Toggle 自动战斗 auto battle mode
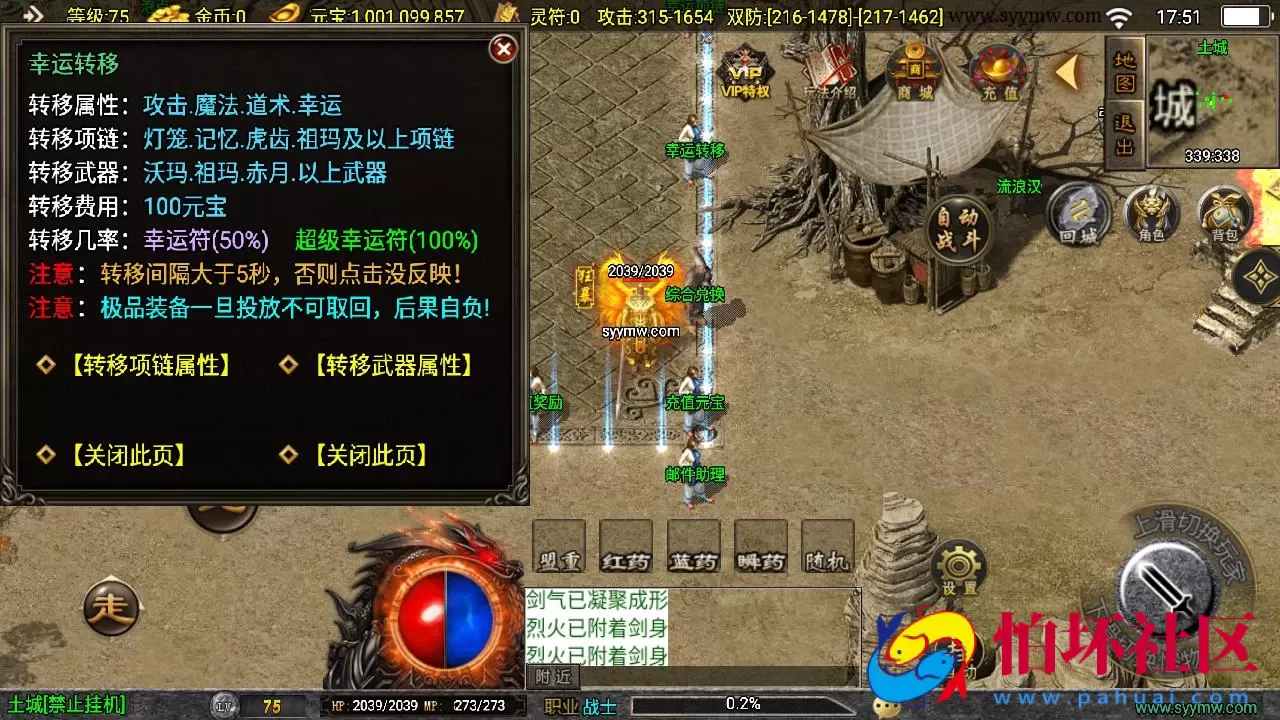 (957, 230)
